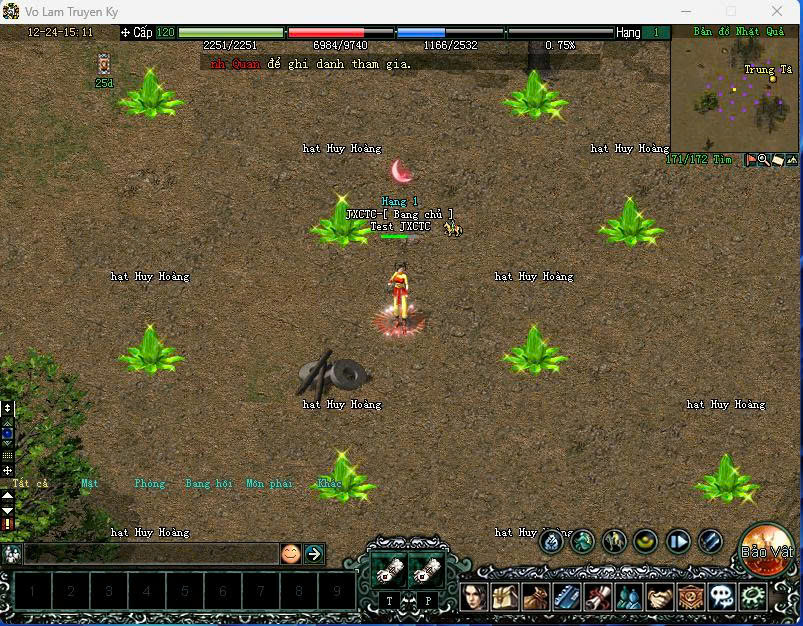The width and height of the screenshot is (803, 626).
Task: Focus the chat text input box
Action: click(150, 553)
